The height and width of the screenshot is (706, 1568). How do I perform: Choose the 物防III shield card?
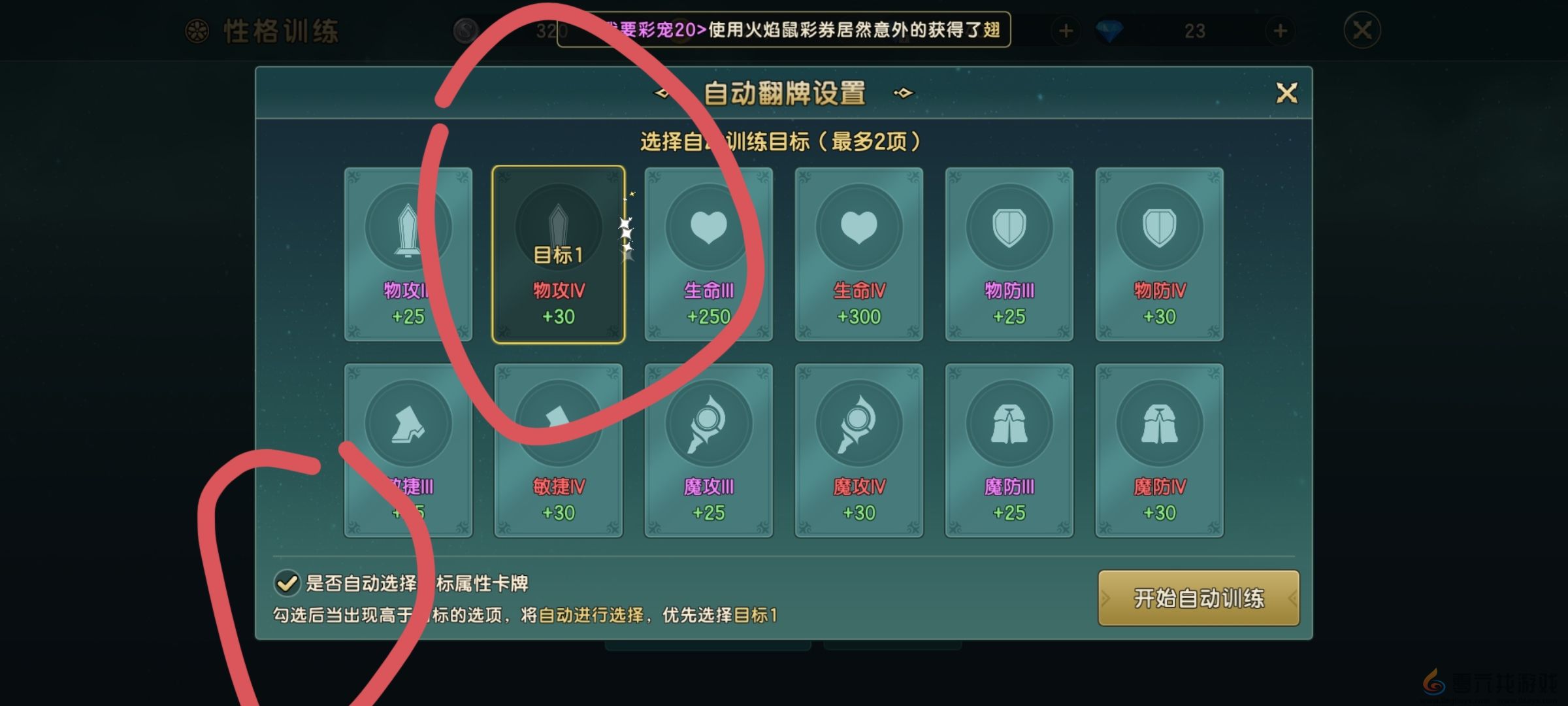(1008, 255)
